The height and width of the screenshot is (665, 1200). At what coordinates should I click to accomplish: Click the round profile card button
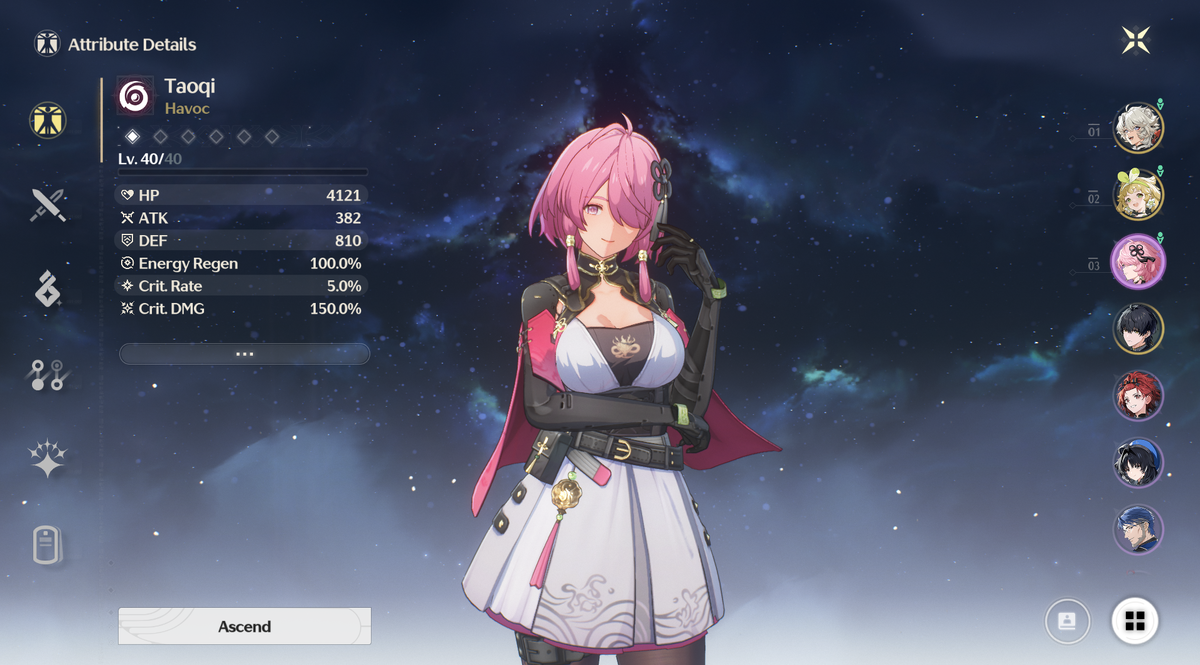click(1068, 621)
